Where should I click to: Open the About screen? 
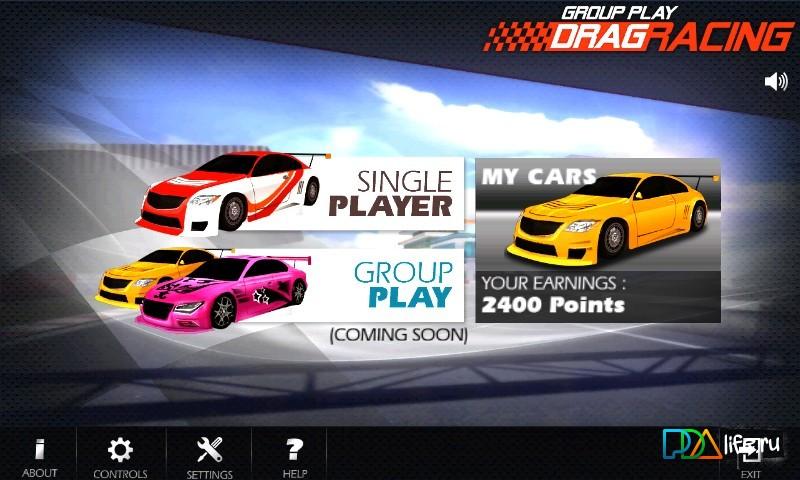(39, 456)
